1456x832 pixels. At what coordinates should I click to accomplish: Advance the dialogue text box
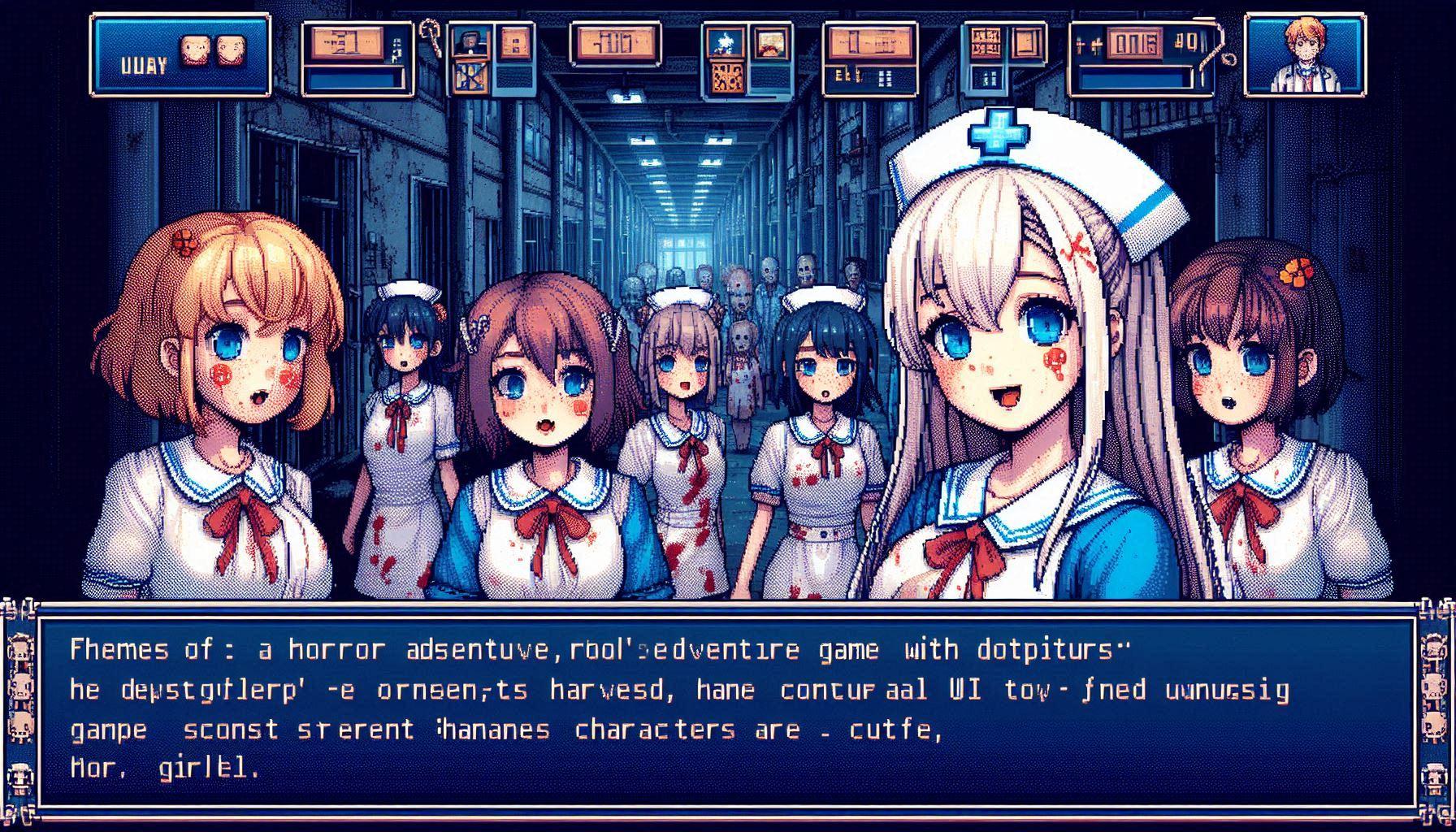coord(727,705)
